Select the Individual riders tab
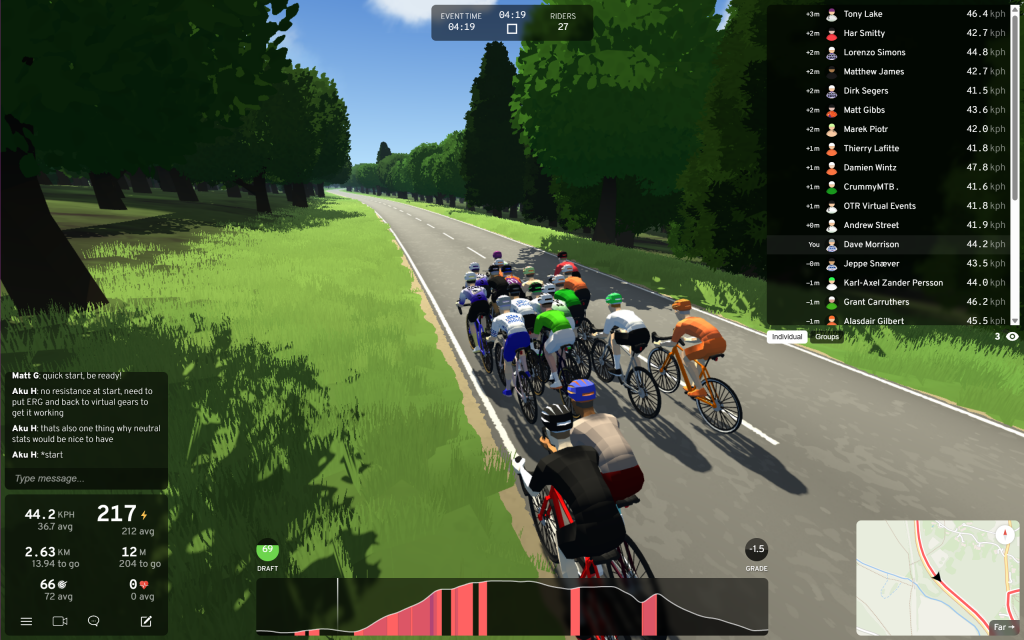 787,337
